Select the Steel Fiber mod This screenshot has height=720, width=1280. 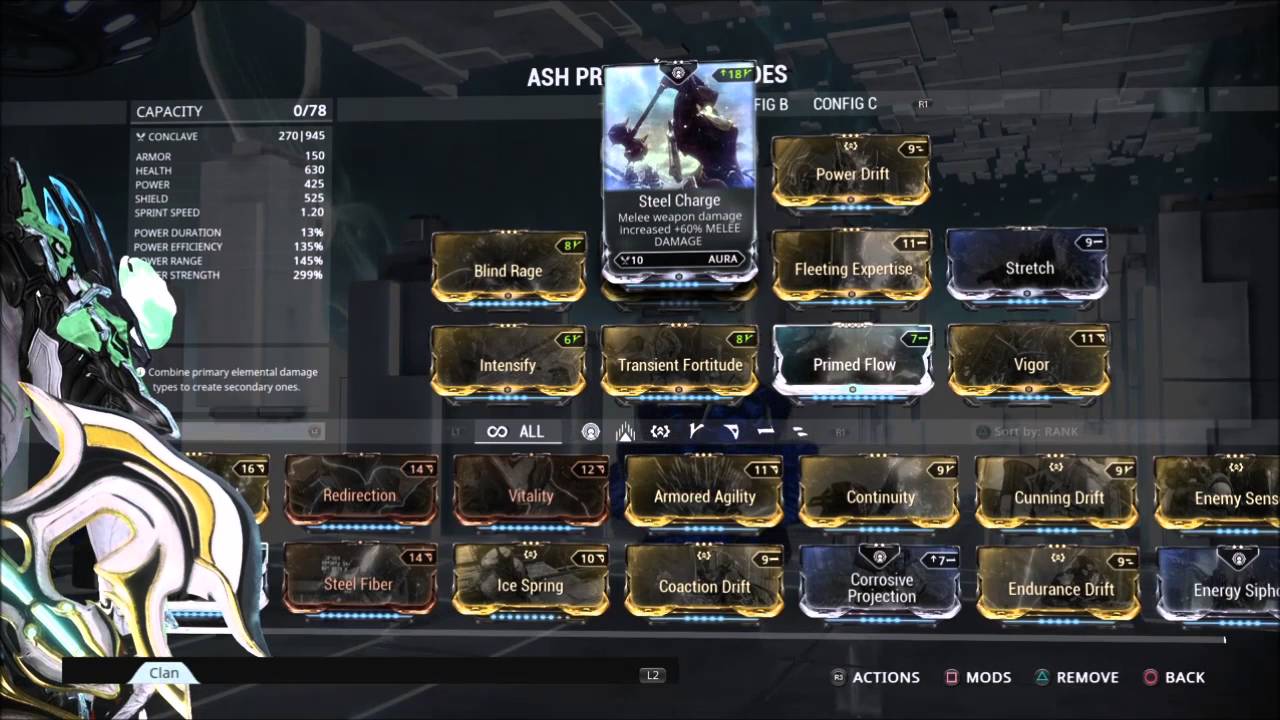click(x=359, y=583)
